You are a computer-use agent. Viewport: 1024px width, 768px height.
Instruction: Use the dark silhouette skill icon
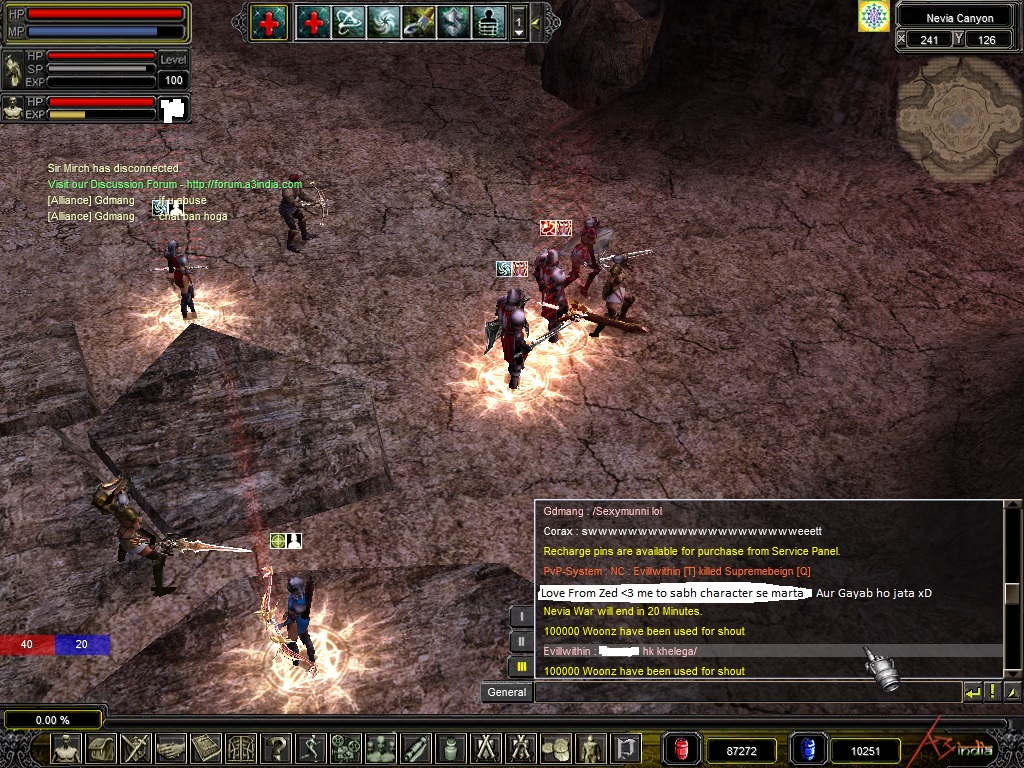click(x=488, y=22)
